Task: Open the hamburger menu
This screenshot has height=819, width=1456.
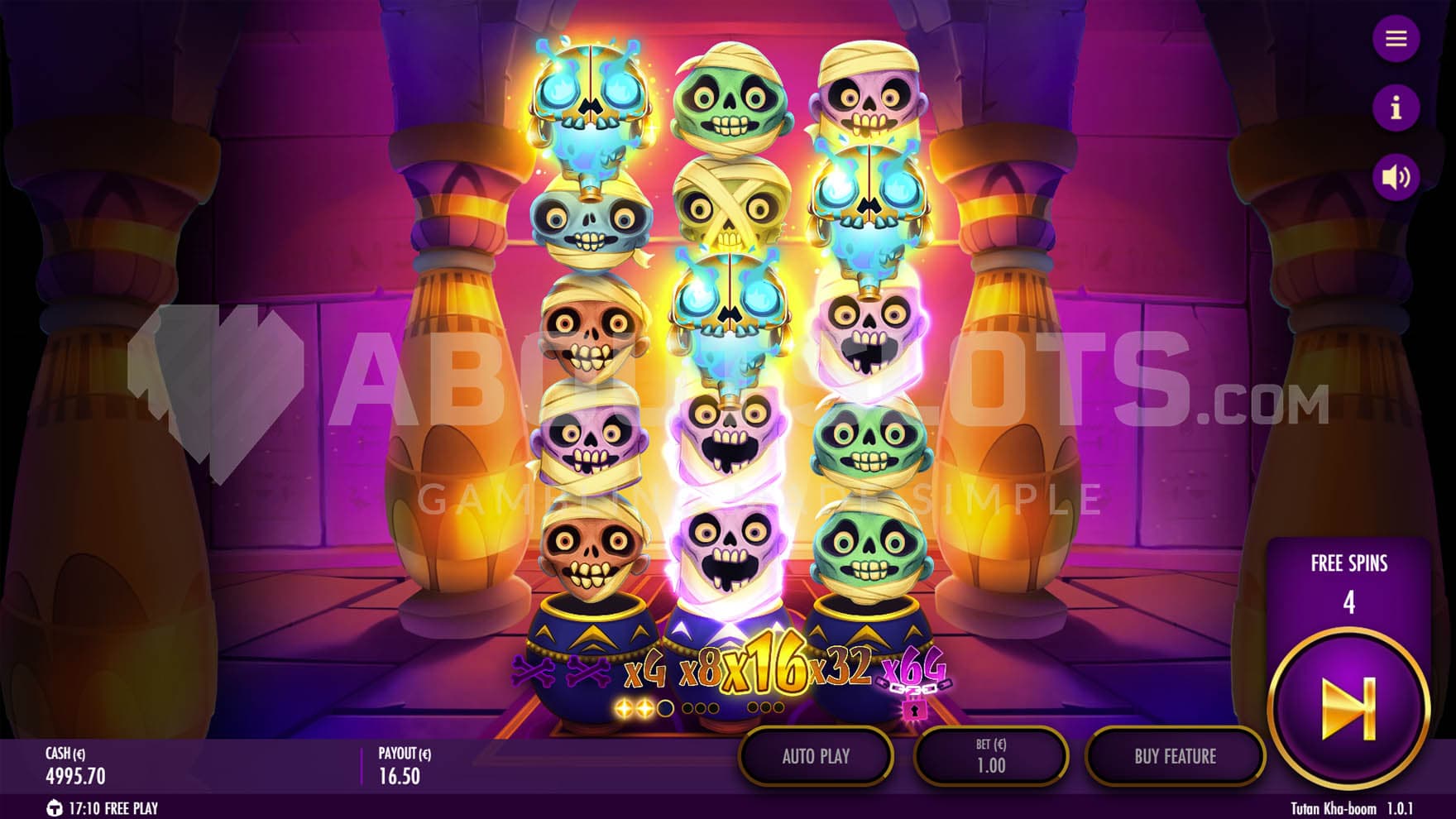Action: point(1396,39)
